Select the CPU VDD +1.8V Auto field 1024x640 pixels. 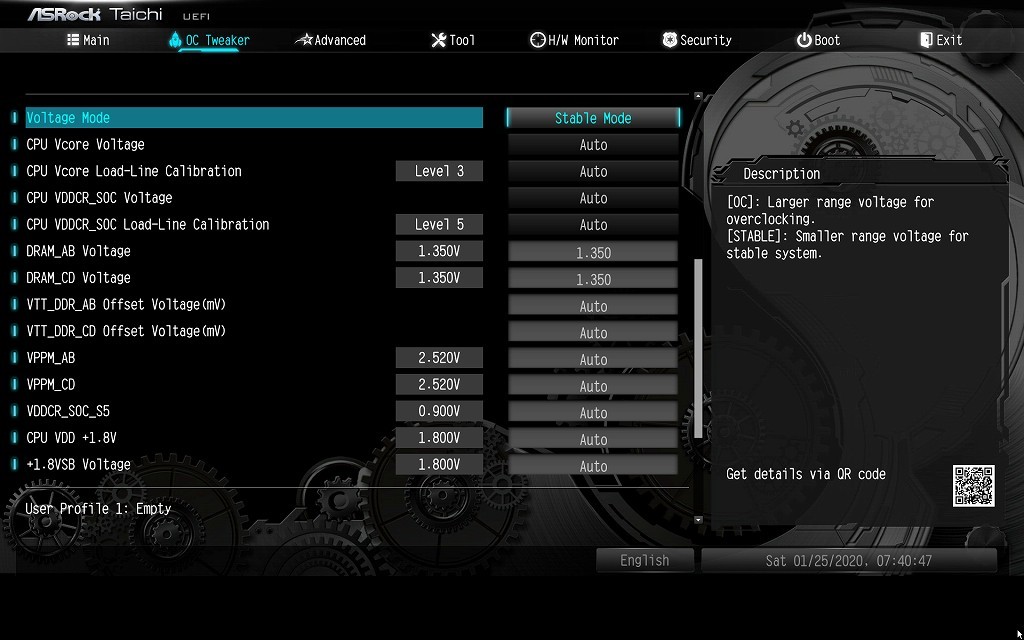pyautogui.click(x=593, y=439)
